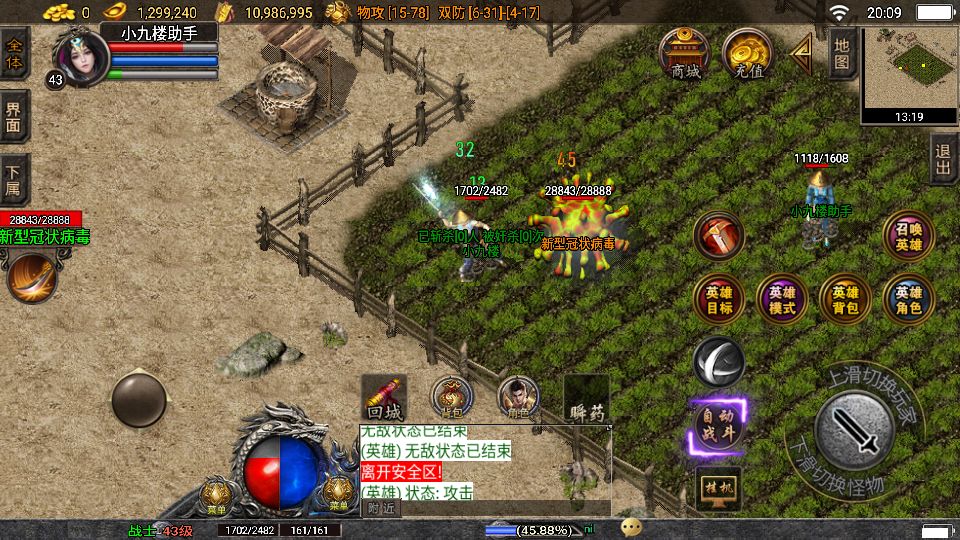
Task: Open the 英雄背包 hero bag
Action: [x=845, y=299]
